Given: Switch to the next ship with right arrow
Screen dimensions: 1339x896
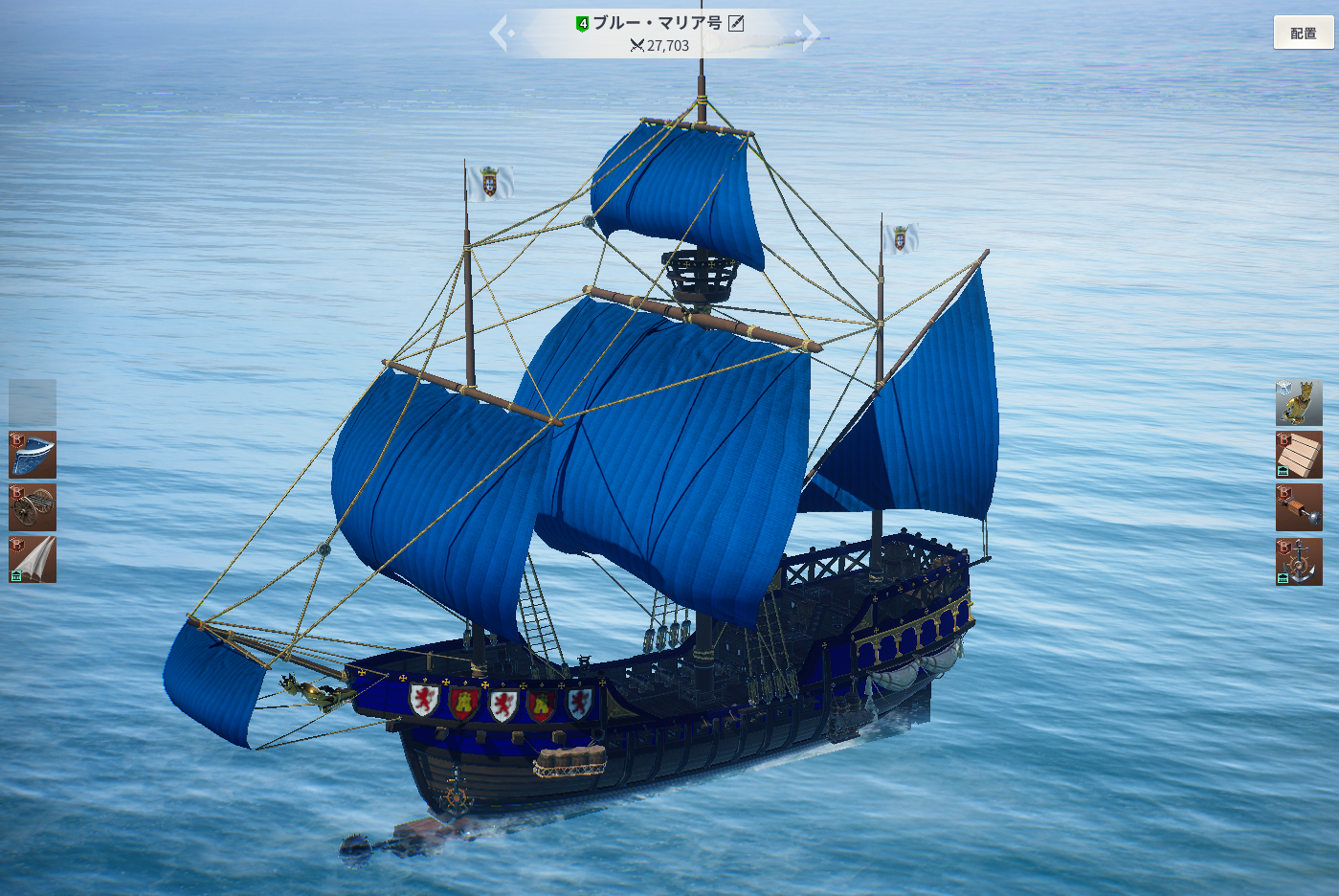Looking at the screenshot, I should point(810,34).
